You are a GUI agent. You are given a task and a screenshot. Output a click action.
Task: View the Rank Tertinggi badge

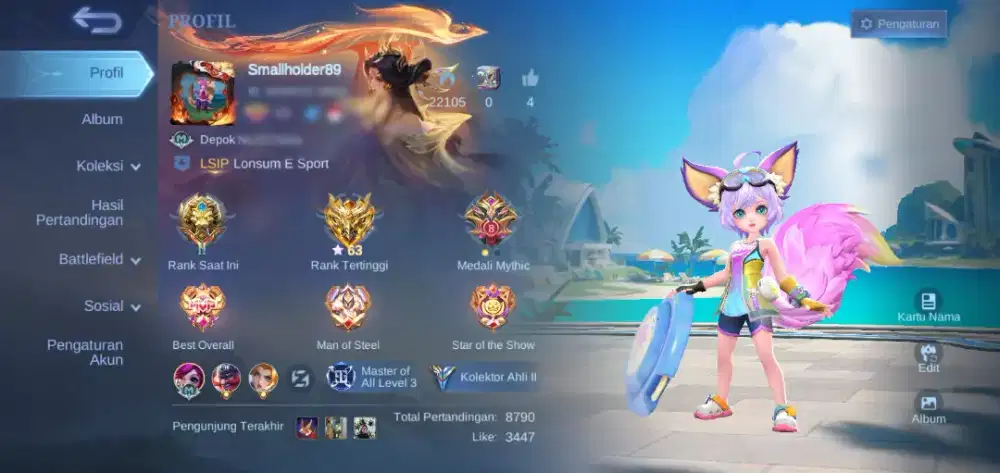[x=349, y=221]
